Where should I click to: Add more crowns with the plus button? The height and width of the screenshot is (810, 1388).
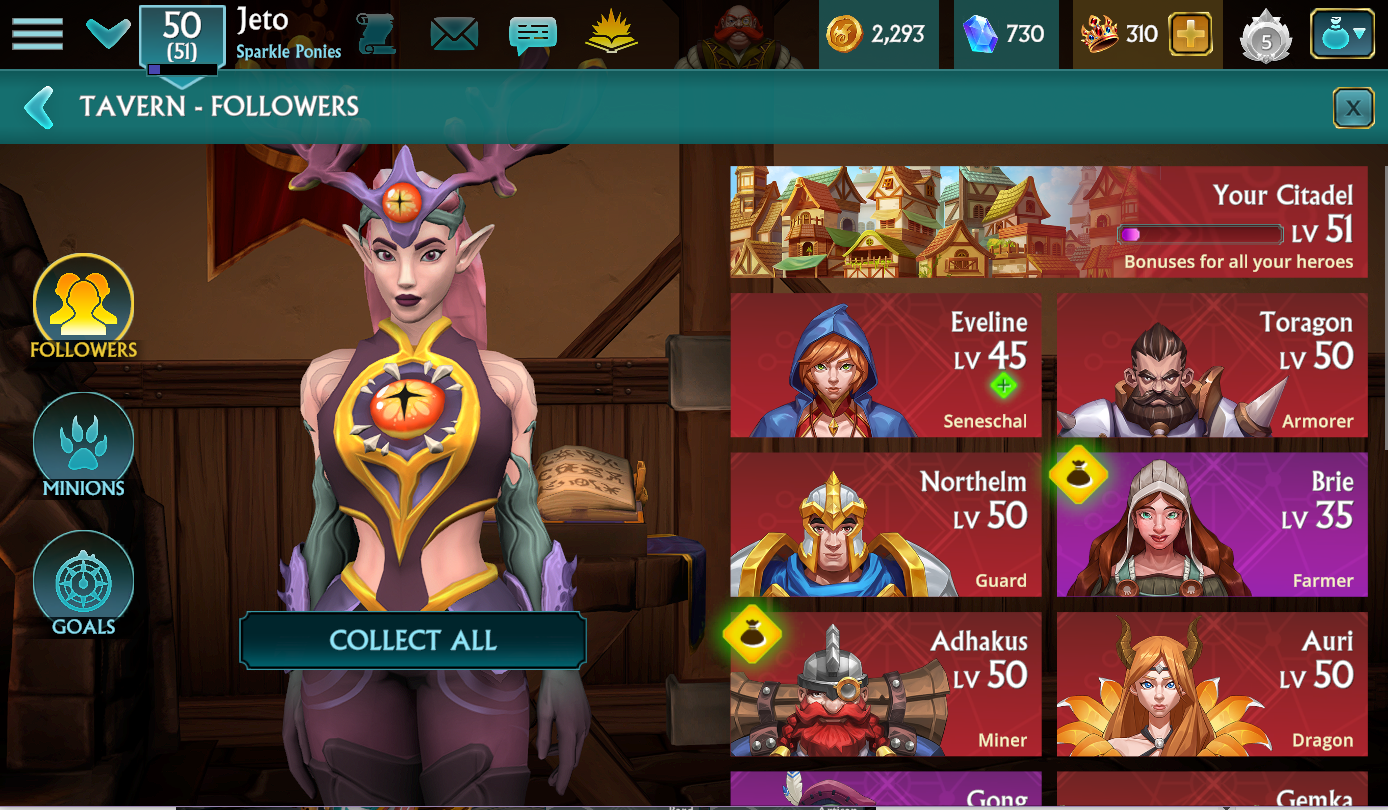point(1190,35)
